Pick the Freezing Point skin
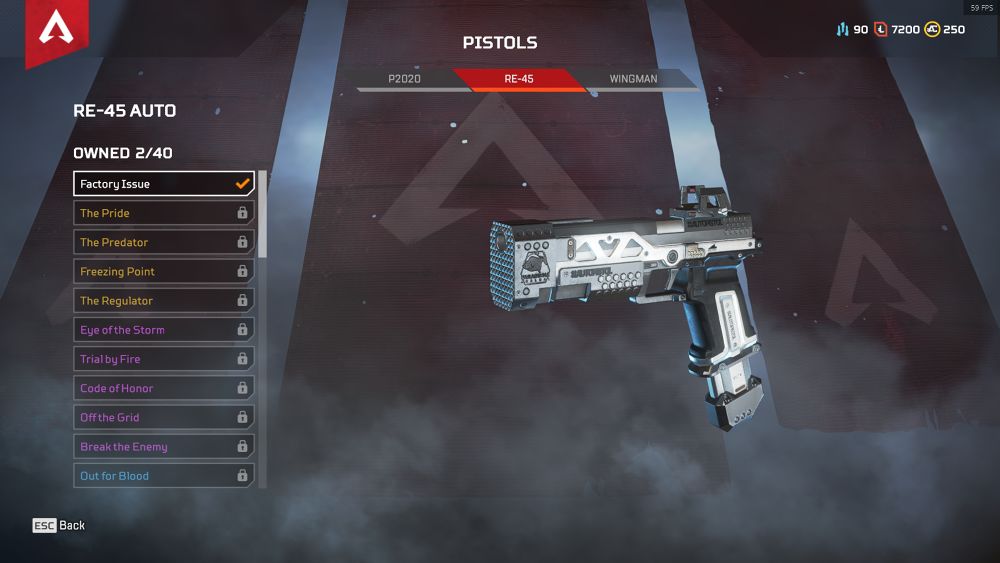 (x=164, y=271)
